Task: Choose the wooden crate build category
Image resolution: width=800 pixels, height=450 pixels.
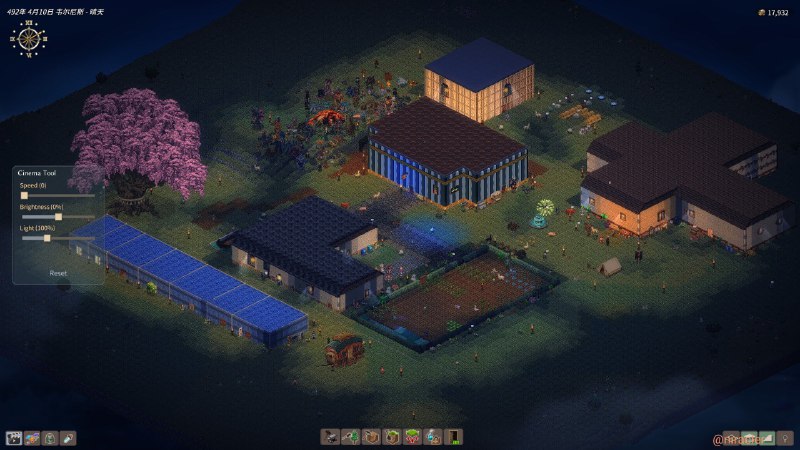Action: coord(372,437)
